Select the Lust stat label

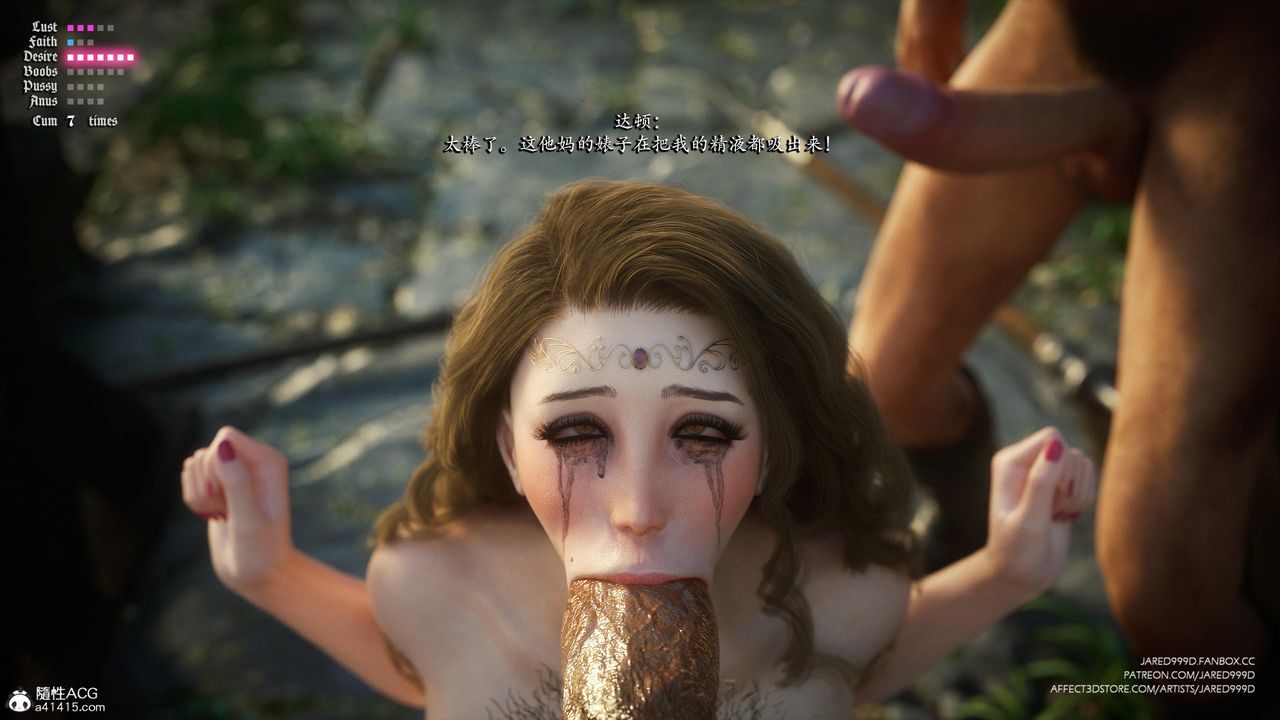point(44,27)
